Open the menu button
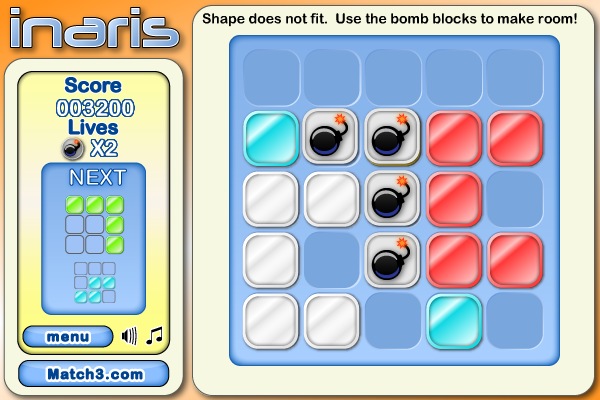 pos(68,337)
